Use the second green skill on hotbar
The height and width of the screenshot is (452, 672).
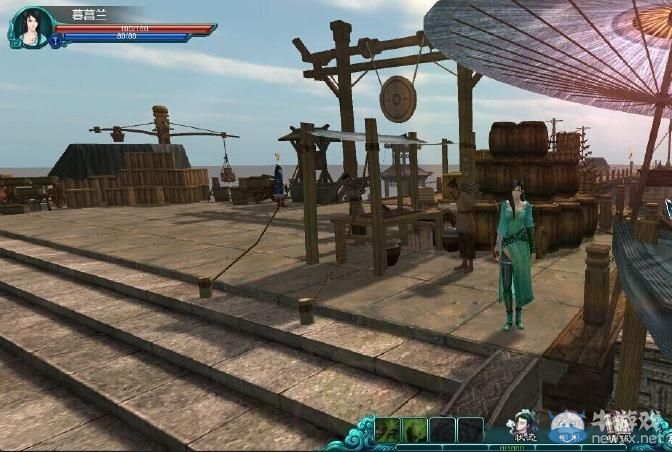[x=415, y=430]
